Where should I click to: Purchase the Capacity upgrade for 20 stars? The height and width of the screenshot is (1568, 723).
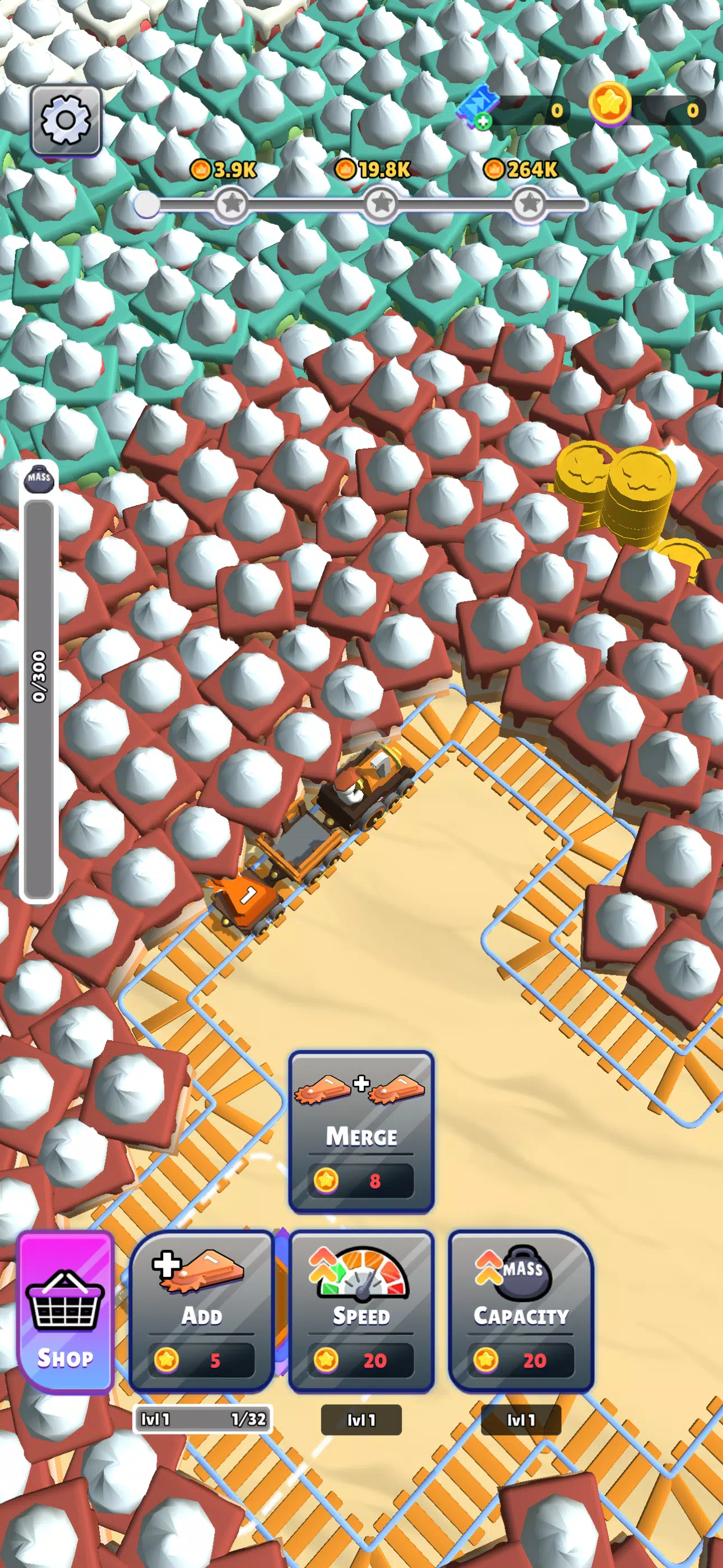(521, 1311)
